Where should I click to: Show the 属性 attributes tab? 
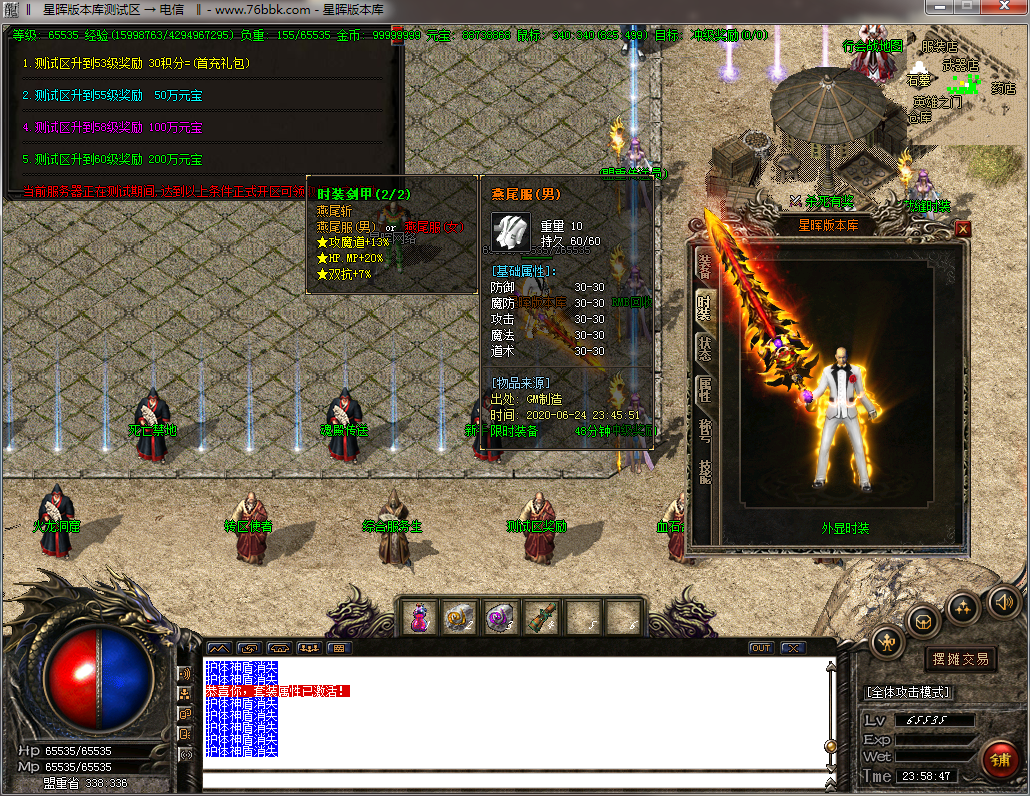tap(704, 389)
